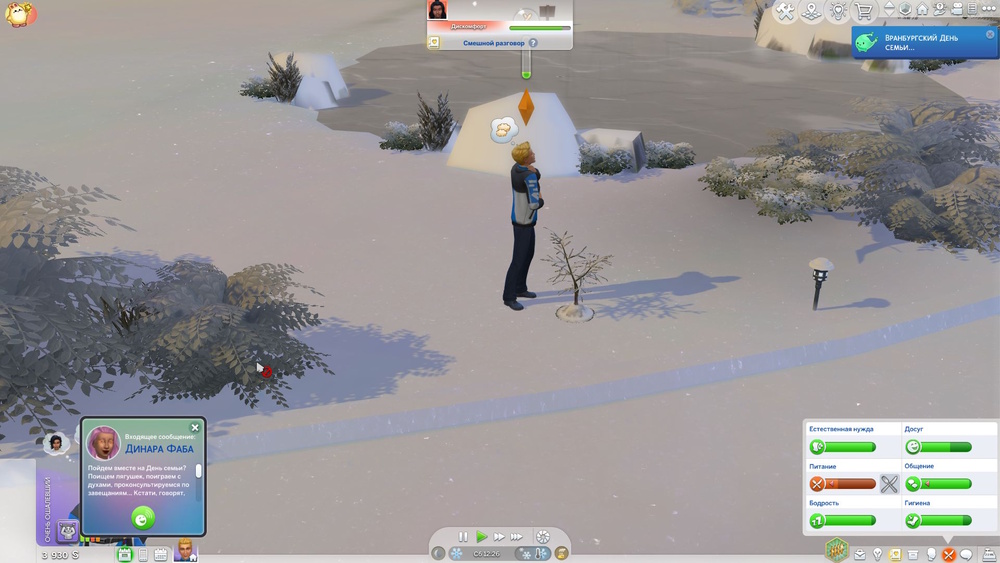The height and width of the screenshot is (563, 1000).
Task: Select the active Sim portrait
Action: point(185,550)
